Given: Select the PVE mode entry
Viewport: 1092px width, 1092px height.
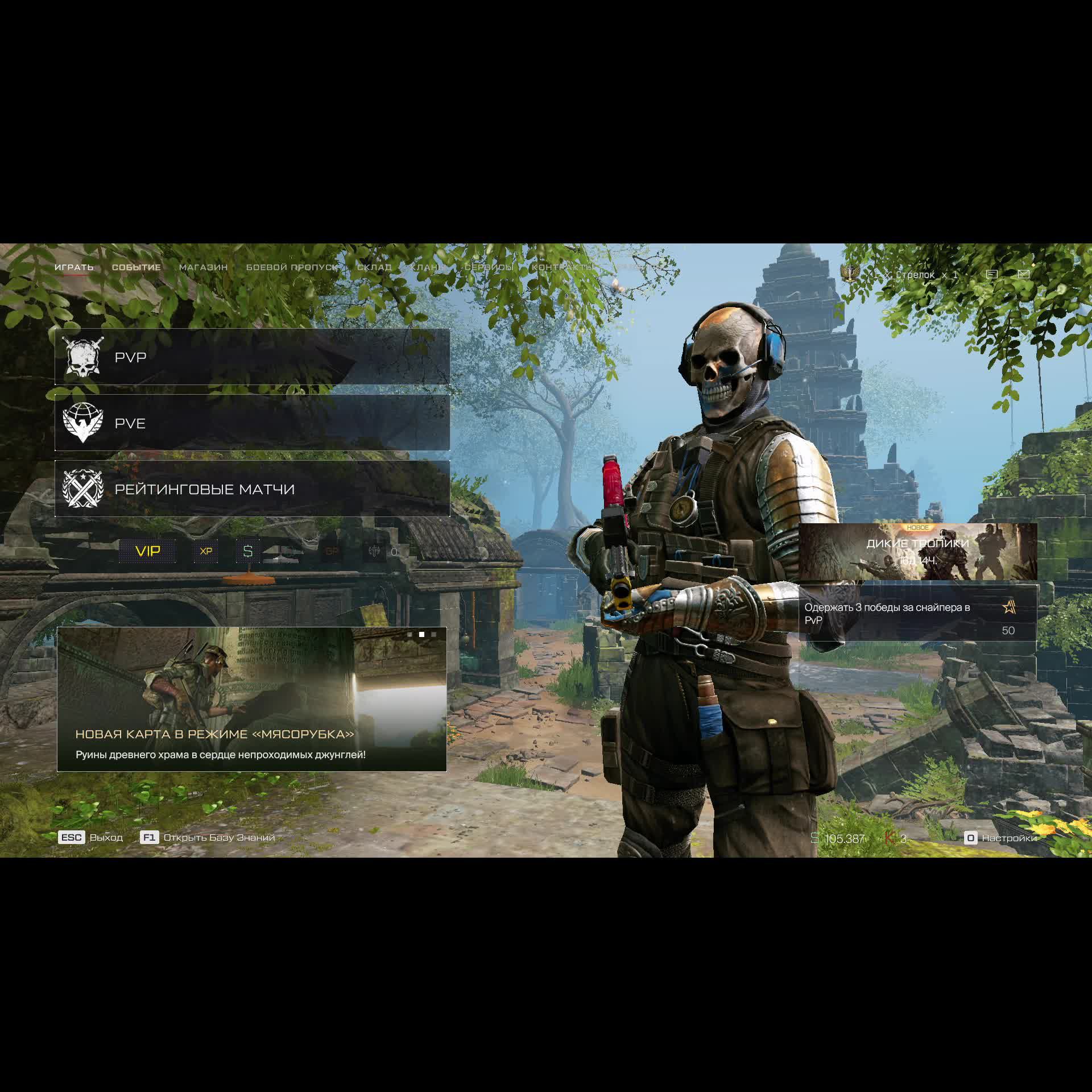Looking at the screenshot, I should [x=252, y=423].
